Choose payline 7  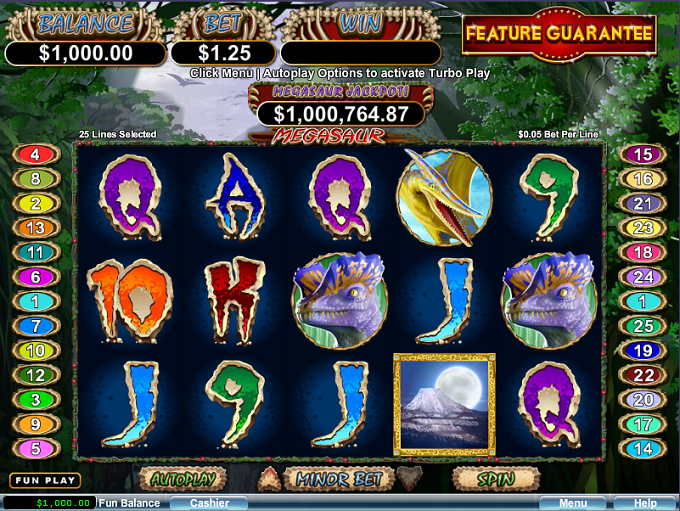click(x=35, y=326)
